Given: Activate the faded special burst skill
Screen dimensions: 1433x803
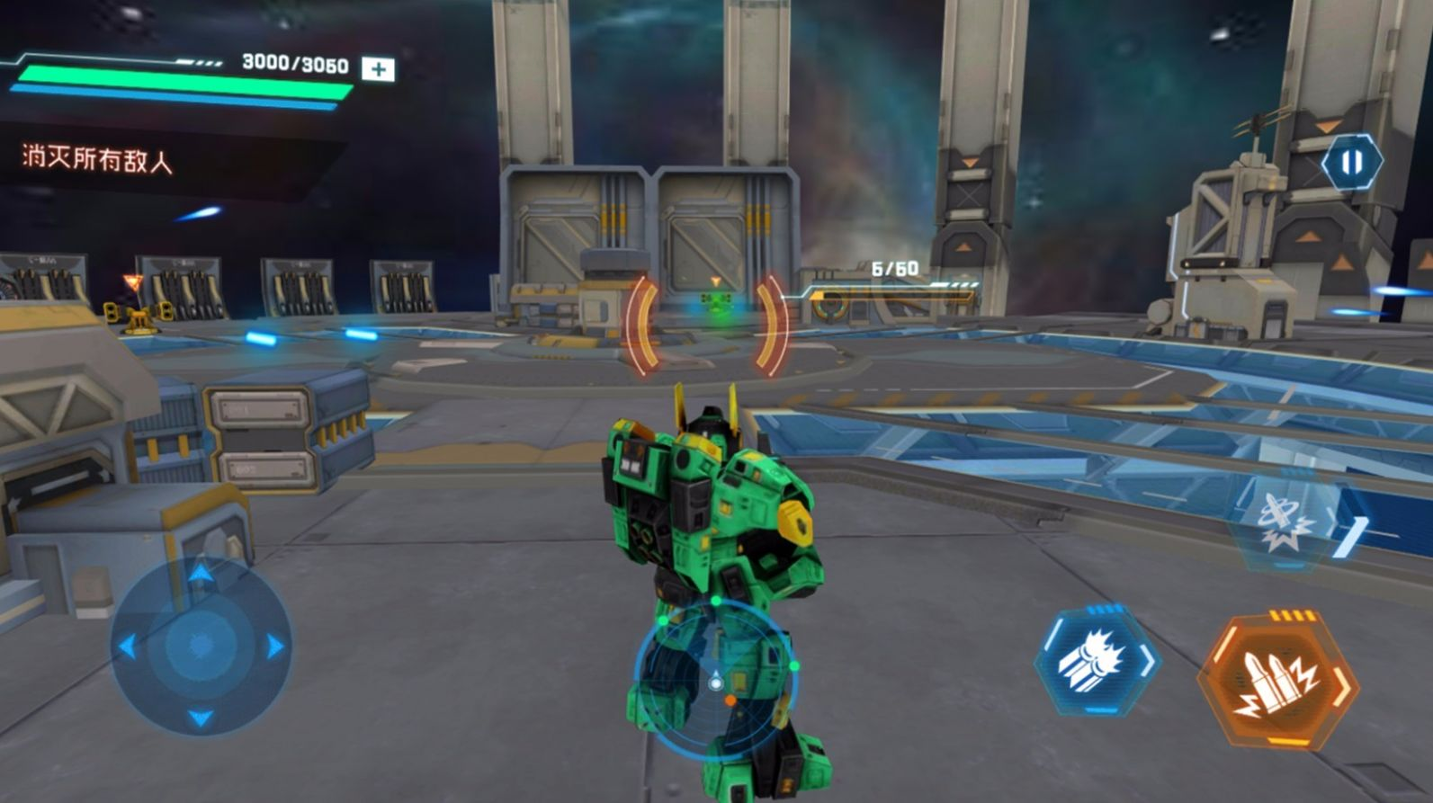Looking at the screenshot, I should click(1285, 524).
